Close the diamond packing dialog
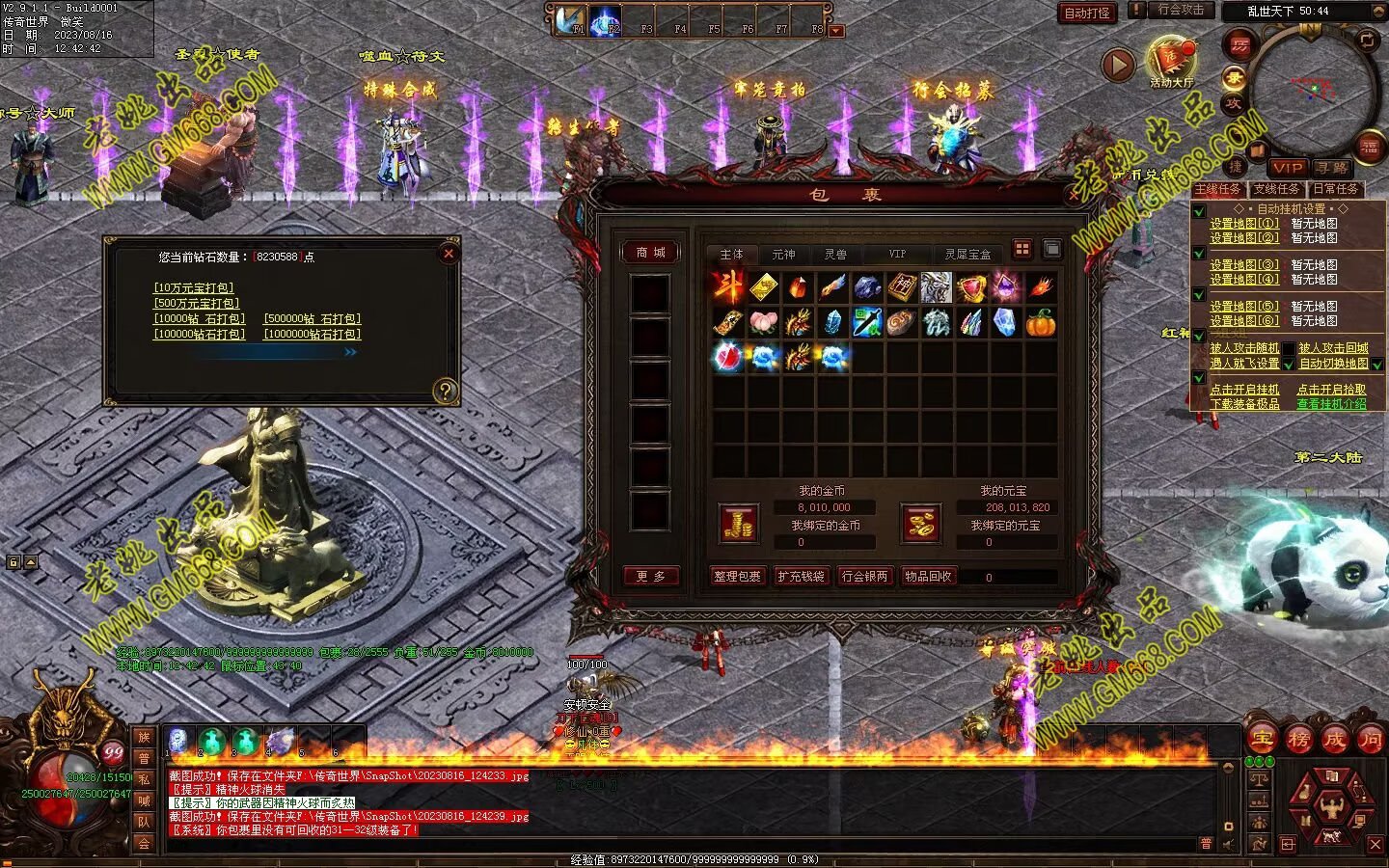The height and width of the screenshot is (868, 1389). (448, 254)
